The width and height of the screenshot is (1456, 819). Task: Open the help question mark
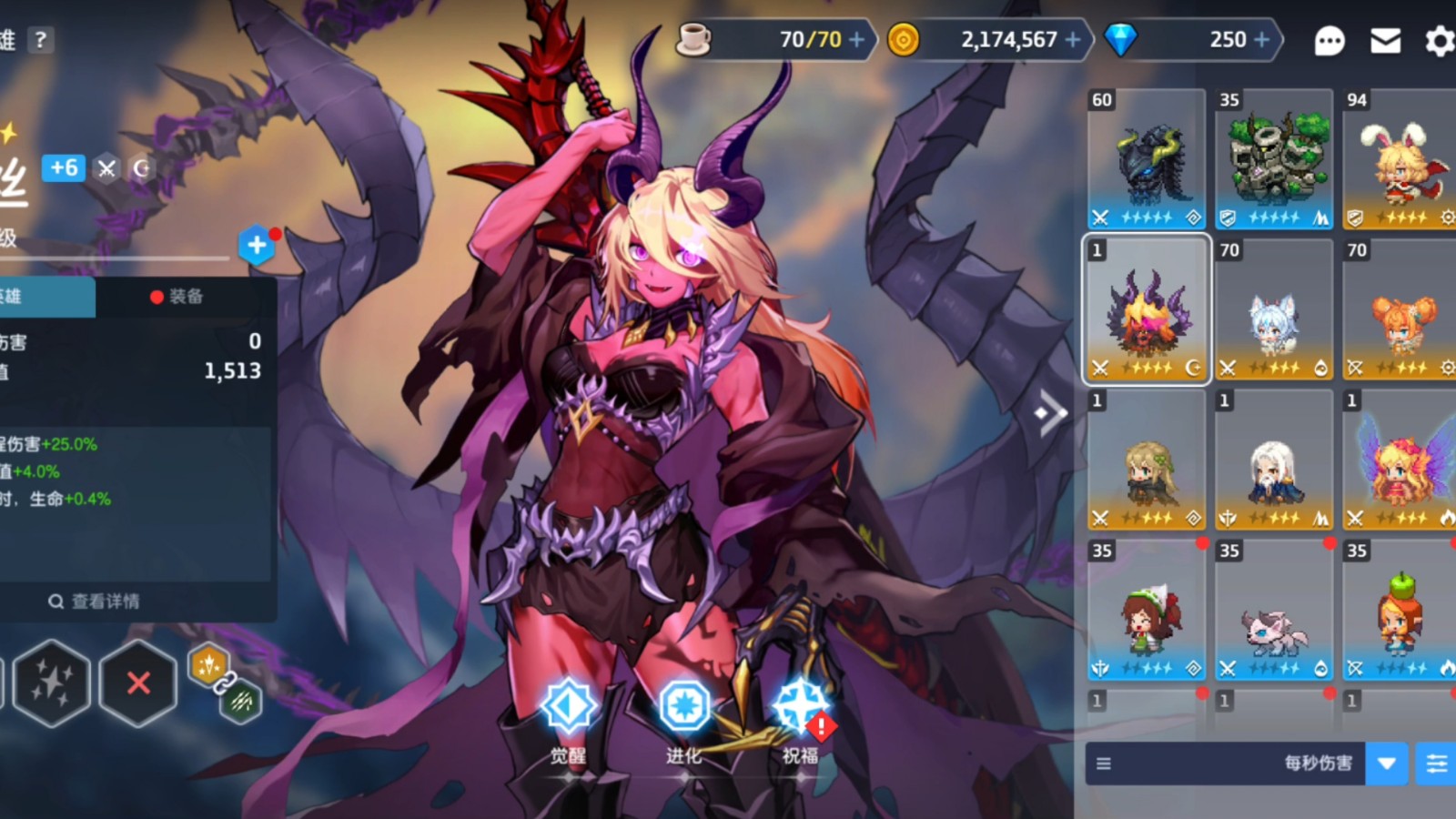40,40
